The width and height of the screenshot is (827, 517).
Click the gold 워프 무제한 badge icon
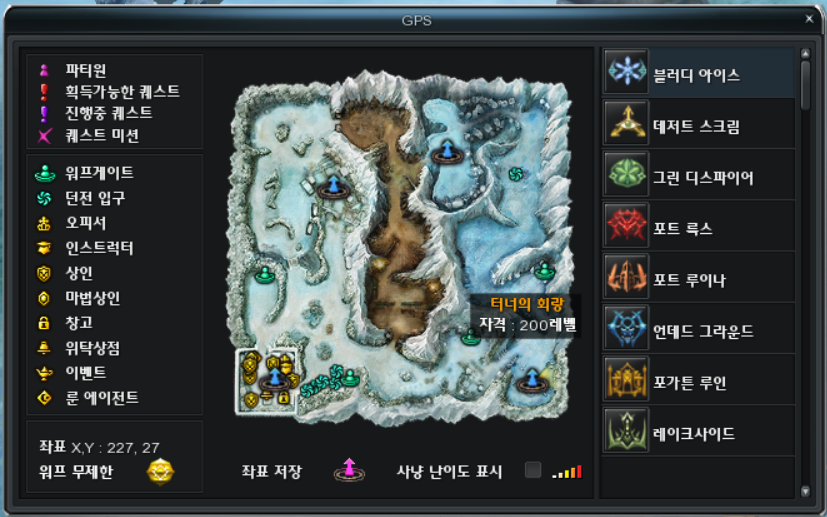160,471
